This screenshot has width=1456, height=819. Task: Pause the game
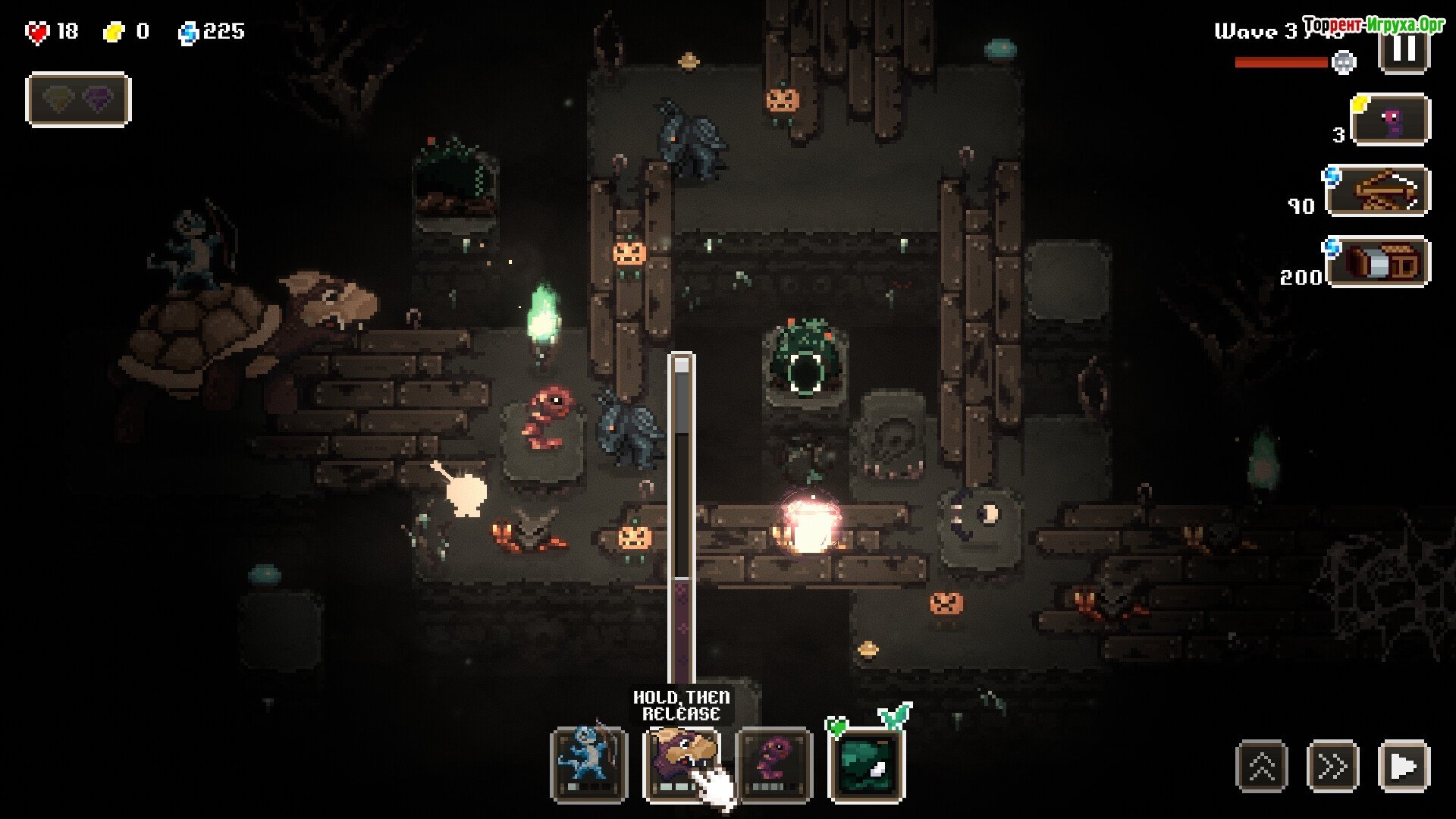pyautogui.click(x=1404, y=50)
